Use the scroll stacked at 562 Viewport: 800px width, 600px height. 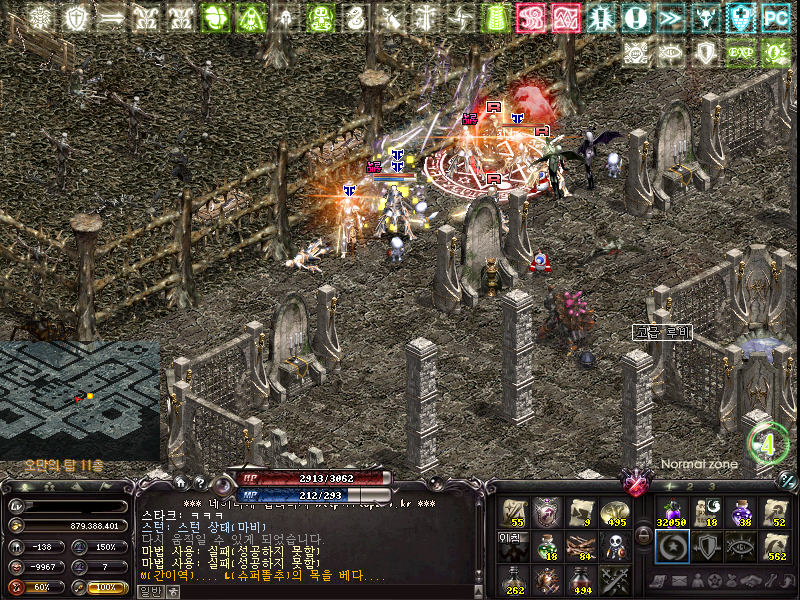coord(775,546)
